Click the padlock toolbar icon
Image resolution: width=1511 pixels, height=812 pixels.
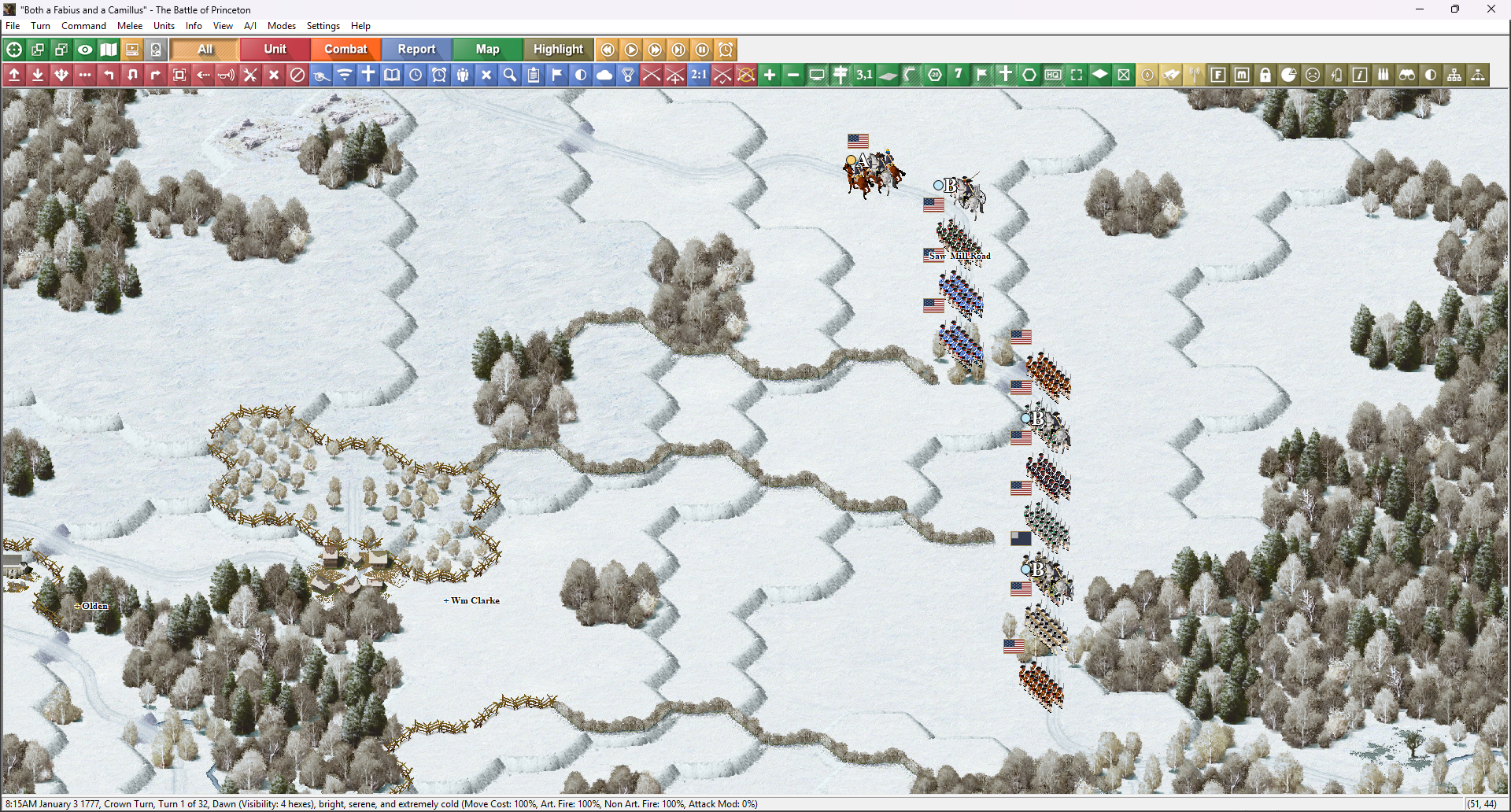[x=1265, y=75]
